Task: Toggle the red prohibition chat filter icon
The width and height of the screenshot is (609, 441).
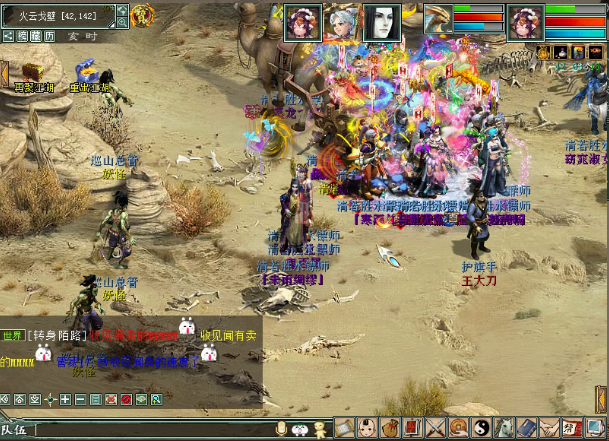Action: (126, 400)
